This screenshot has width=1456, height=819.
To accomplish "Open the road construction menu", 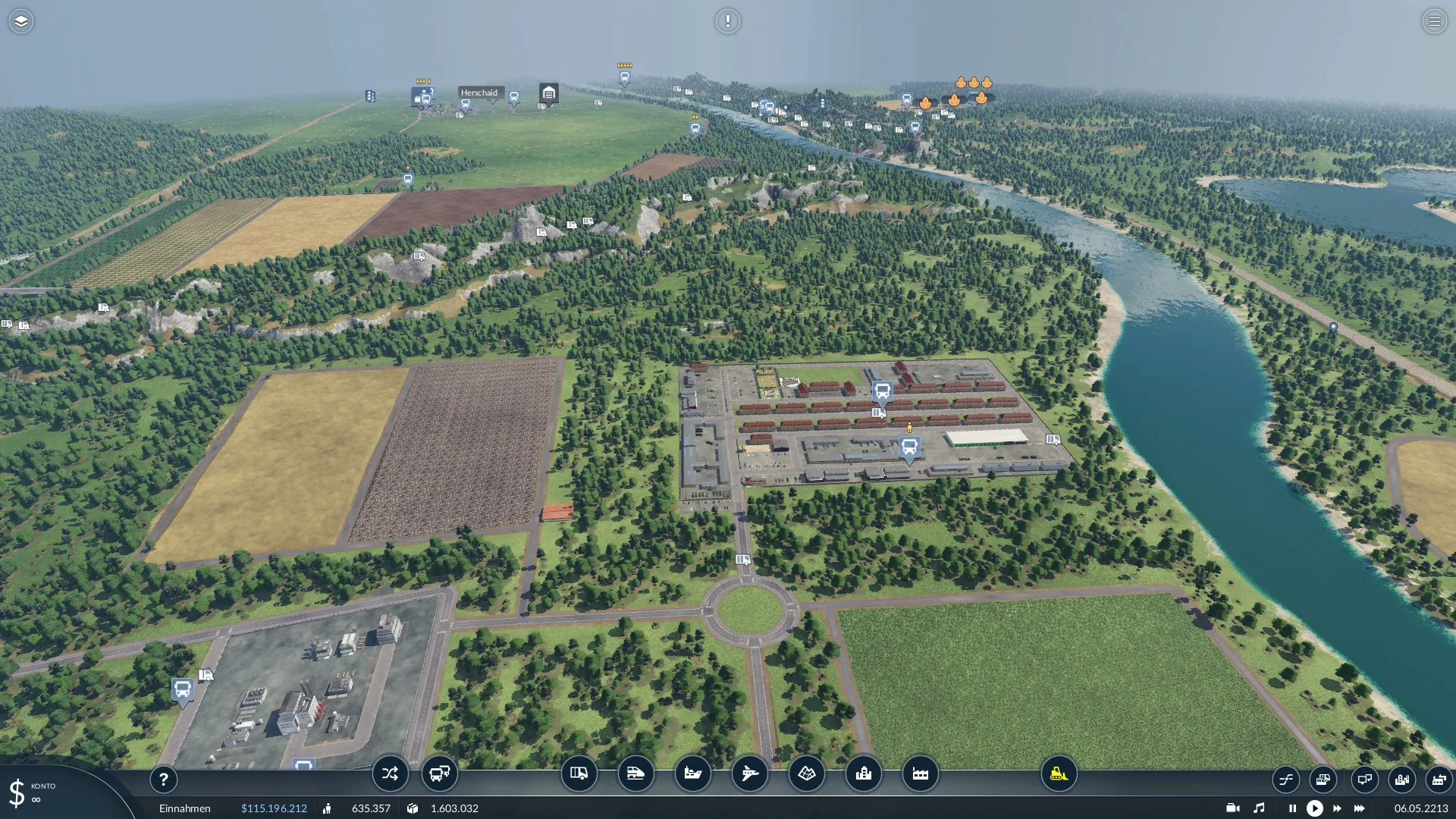I will click(x=579, y=773).
